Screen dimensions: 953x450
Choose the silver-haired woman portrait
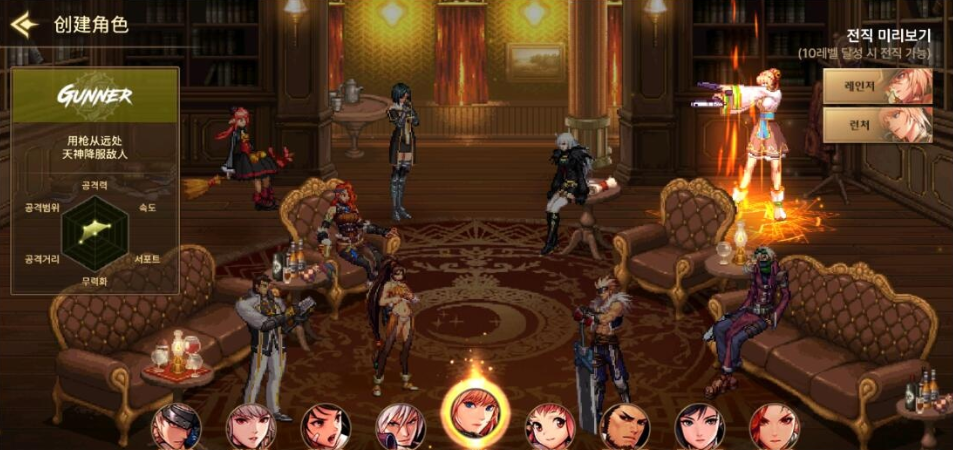pyautogui.click(x=251, y=428)
